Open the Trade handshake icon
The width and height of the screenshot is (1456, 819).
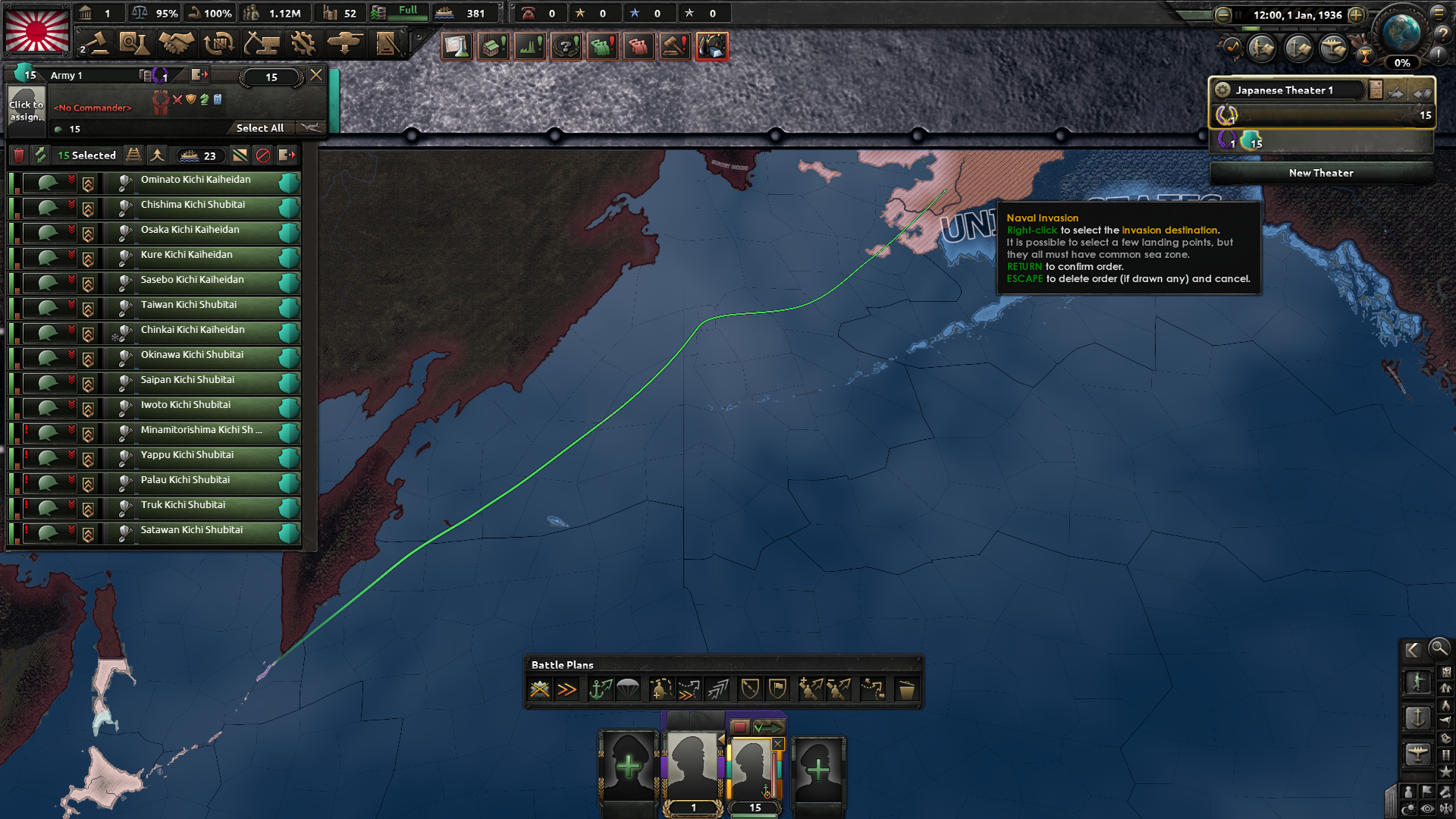(176, 44)
